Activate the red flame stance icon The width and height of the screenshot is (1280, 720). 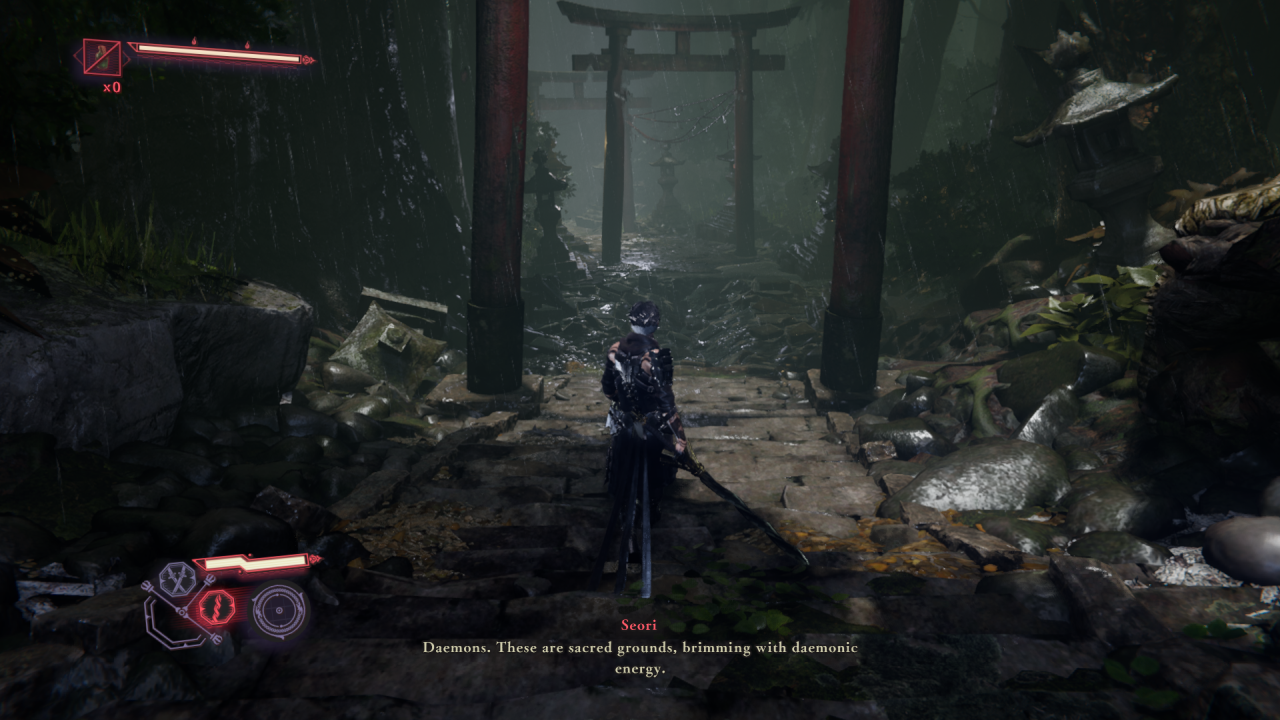217,607
